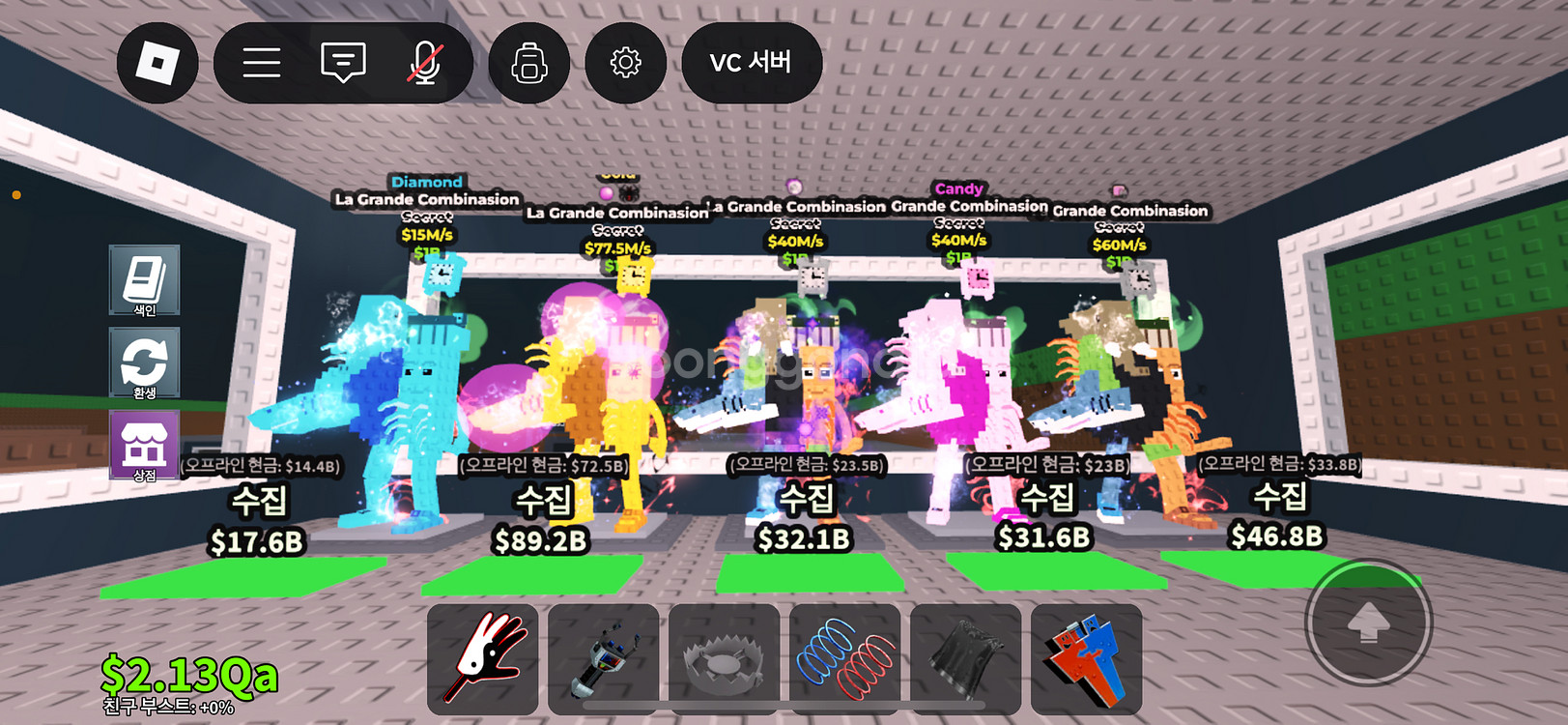Open the 색인 index book
The image size is (1568, 725).
pyautogui.click(x=144, y=280)
